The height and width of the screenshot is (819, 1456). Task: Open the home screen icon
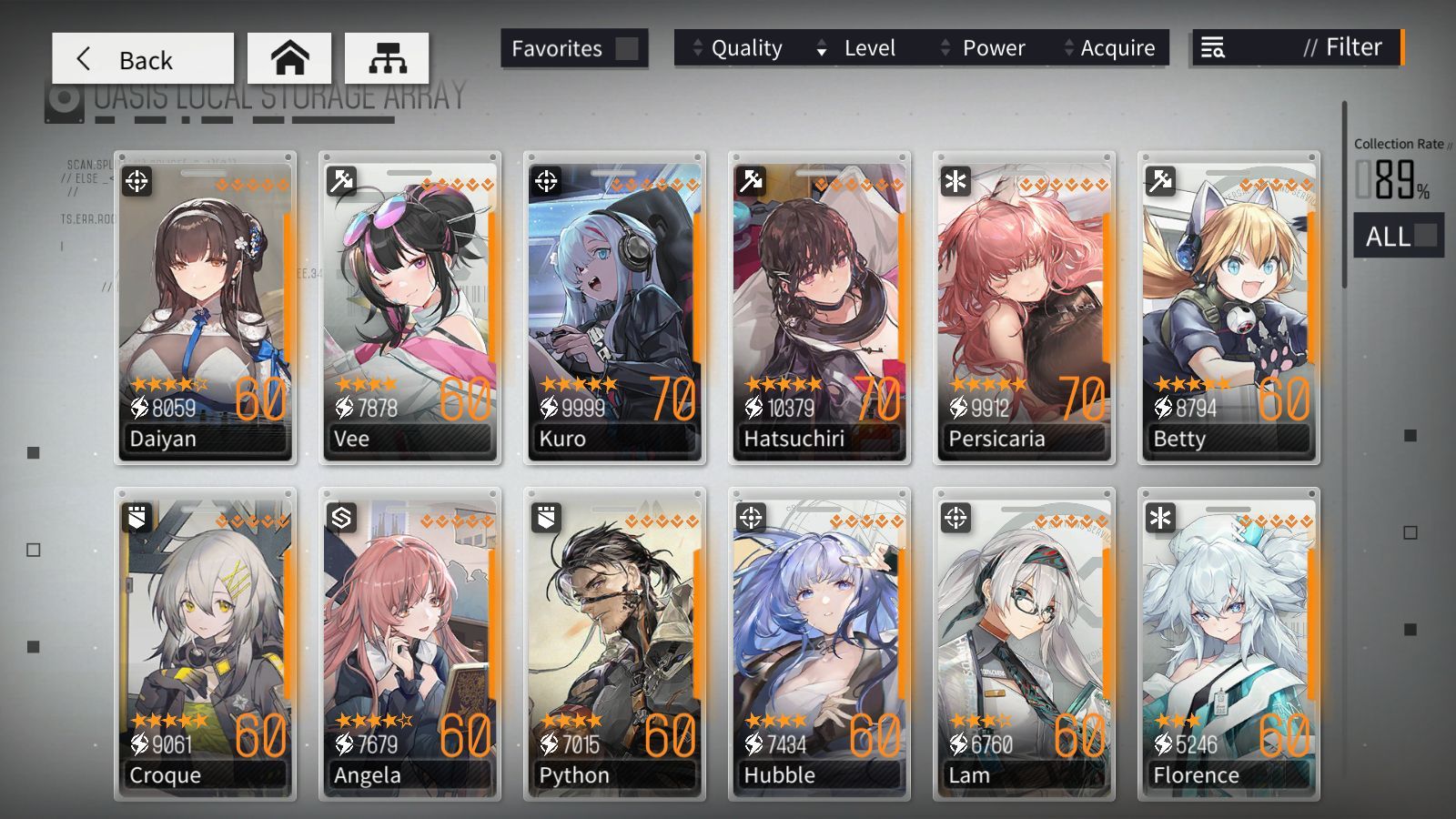click(x=289, y=59)
